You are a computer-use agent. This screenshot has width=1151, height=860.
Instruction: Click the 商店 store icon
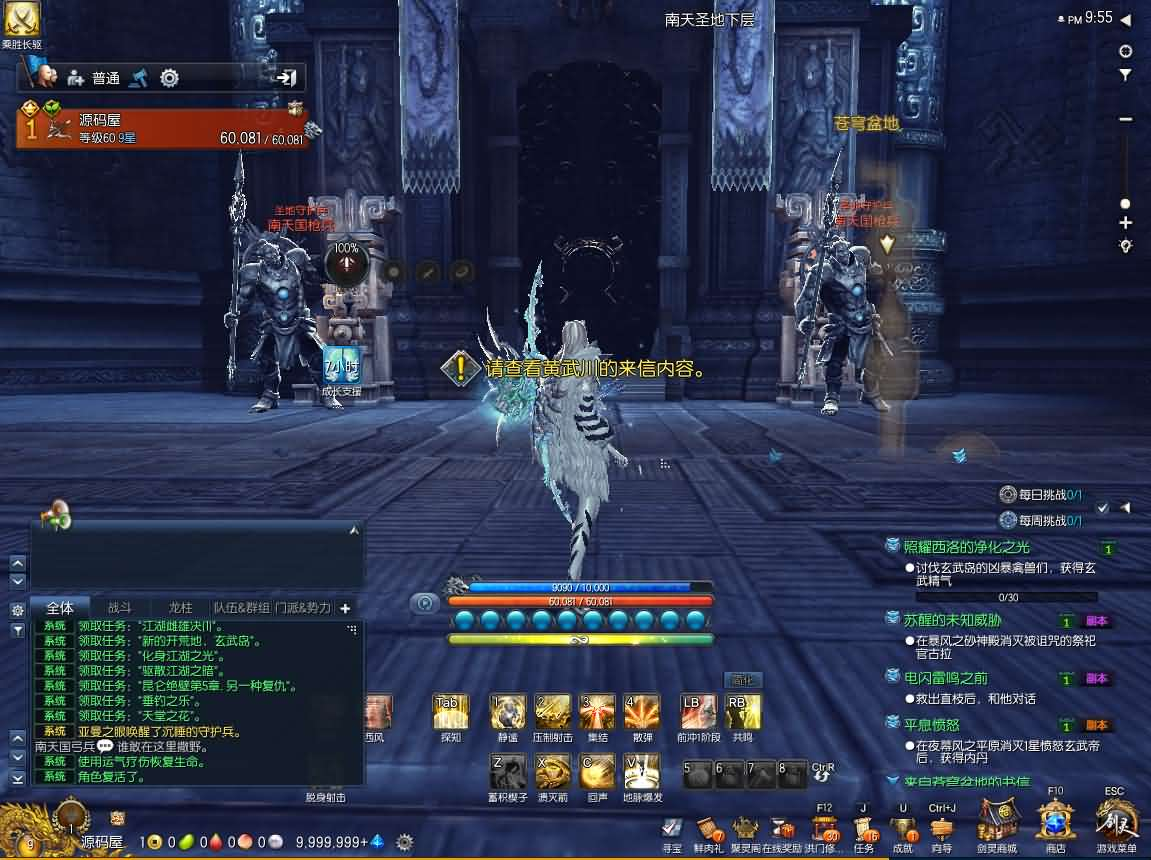click(x=1055, y=822)
